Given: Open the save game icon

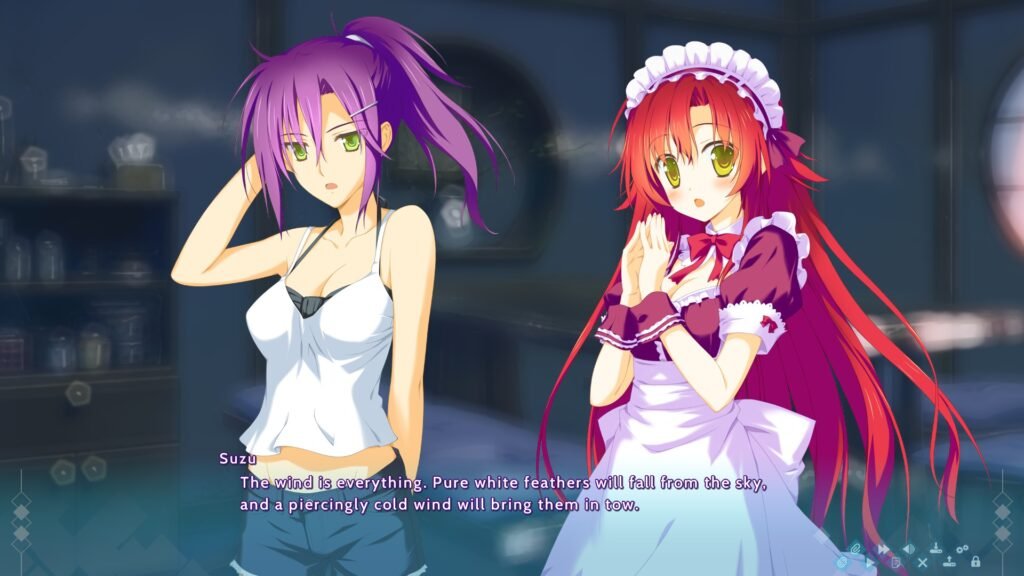Looking at the screenshot, I should tap(936, 549).
